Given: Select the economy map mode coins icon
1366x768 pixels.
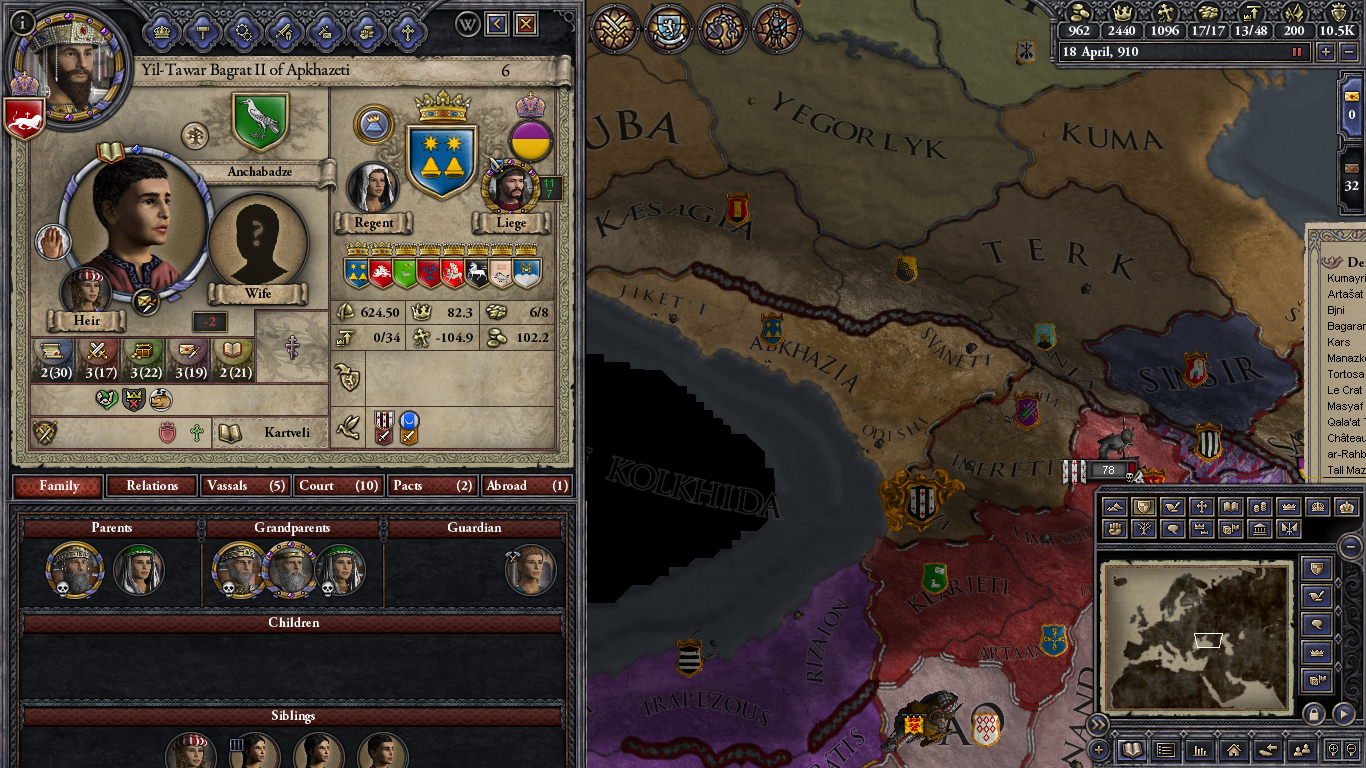Looking at the screenshot, I should (1260, 507).
